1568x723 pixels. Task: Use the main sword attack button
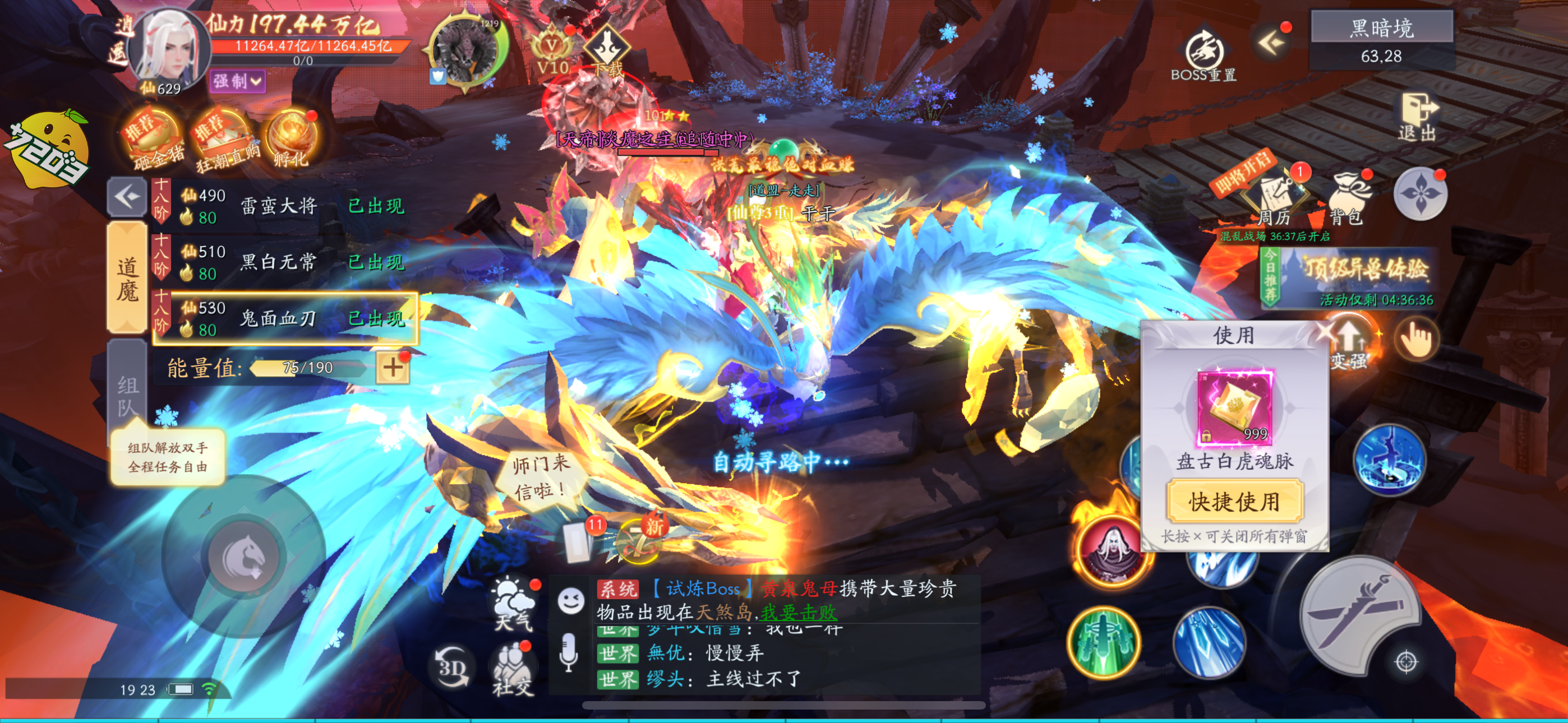point(1360,615)
